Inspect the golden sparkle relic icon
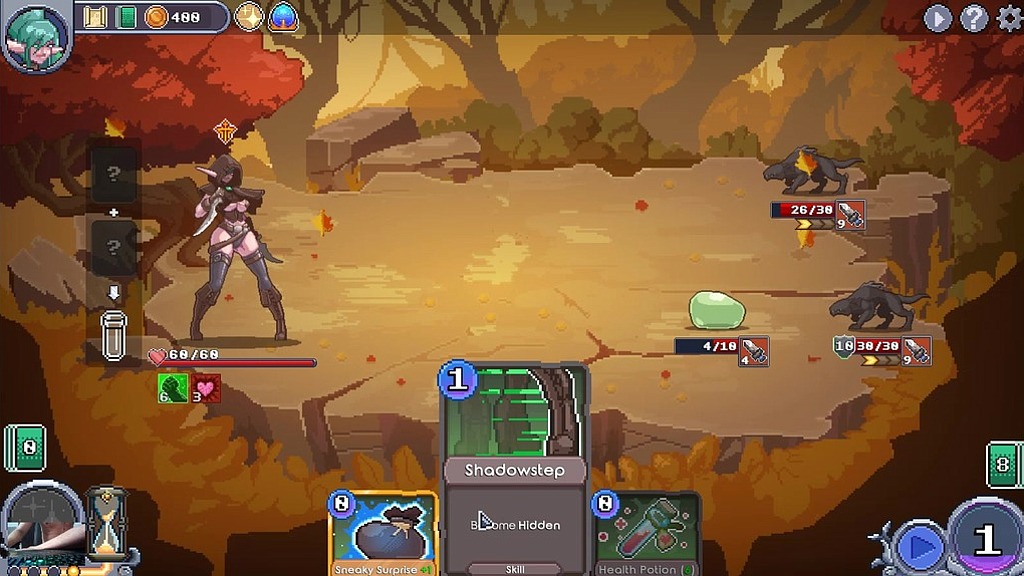 [x=250, y=17]
